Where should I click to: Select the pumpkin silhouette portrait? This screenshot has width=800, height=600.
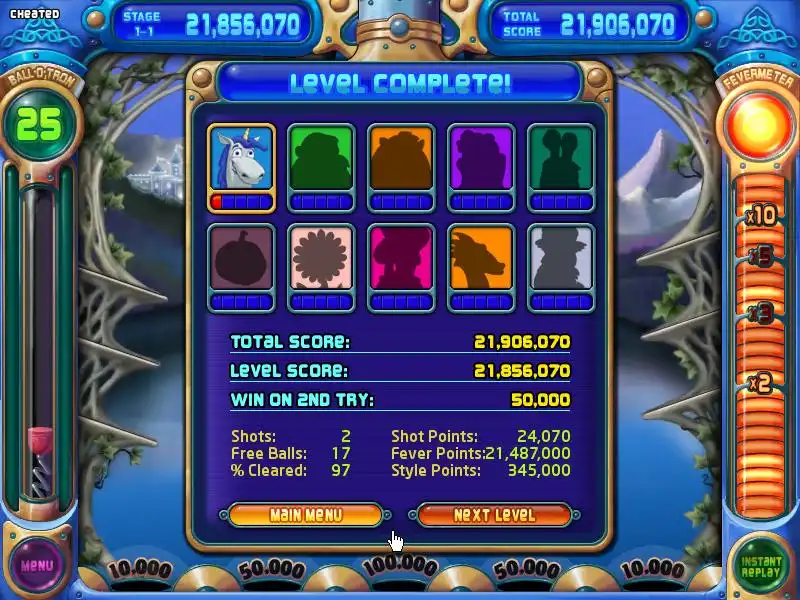pos(241,259)
